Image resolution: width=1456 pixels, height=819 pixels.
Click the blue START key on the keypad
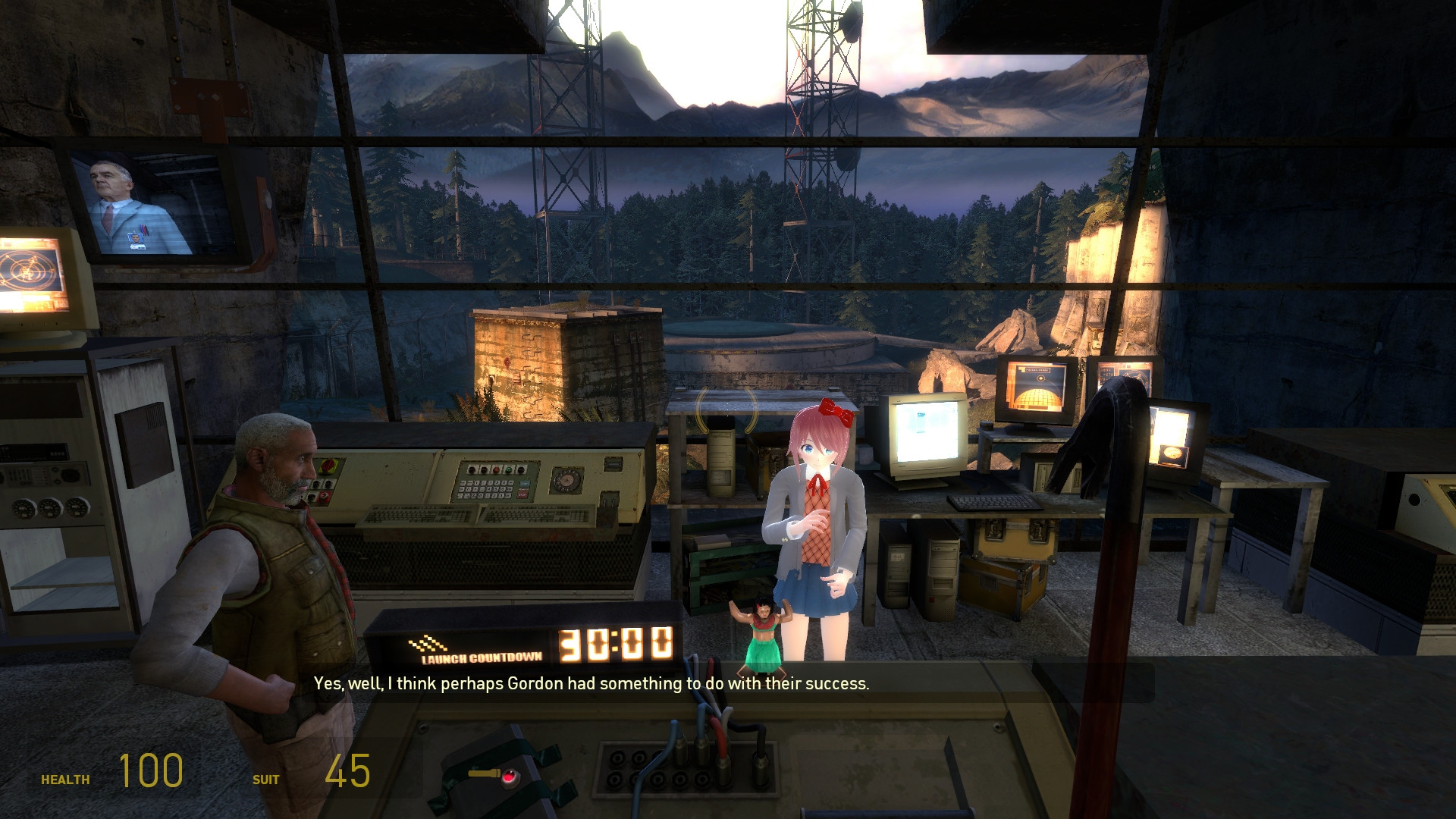click(525, 483)
